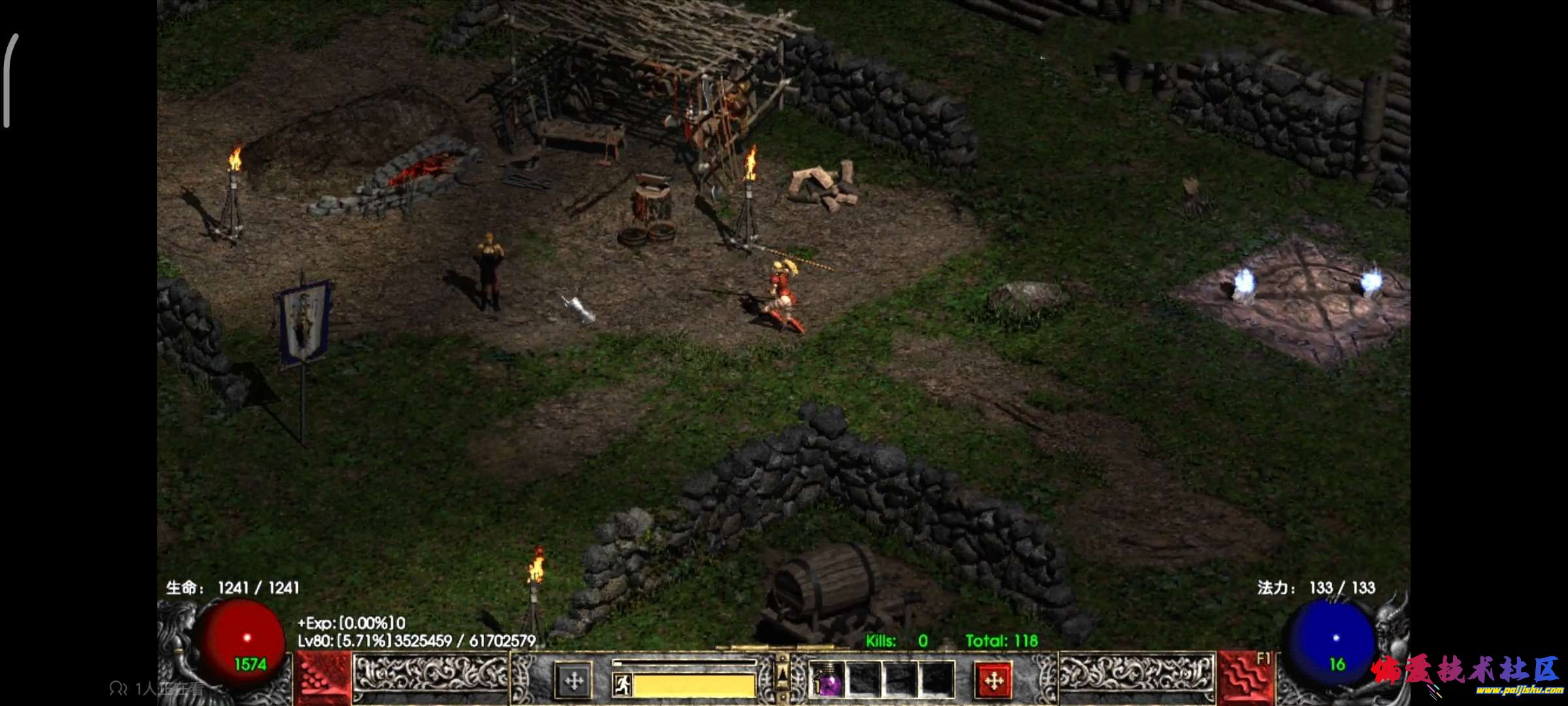Click the red cross skill points button
This screenshot has height=706, width=1568.
(993, 681)
